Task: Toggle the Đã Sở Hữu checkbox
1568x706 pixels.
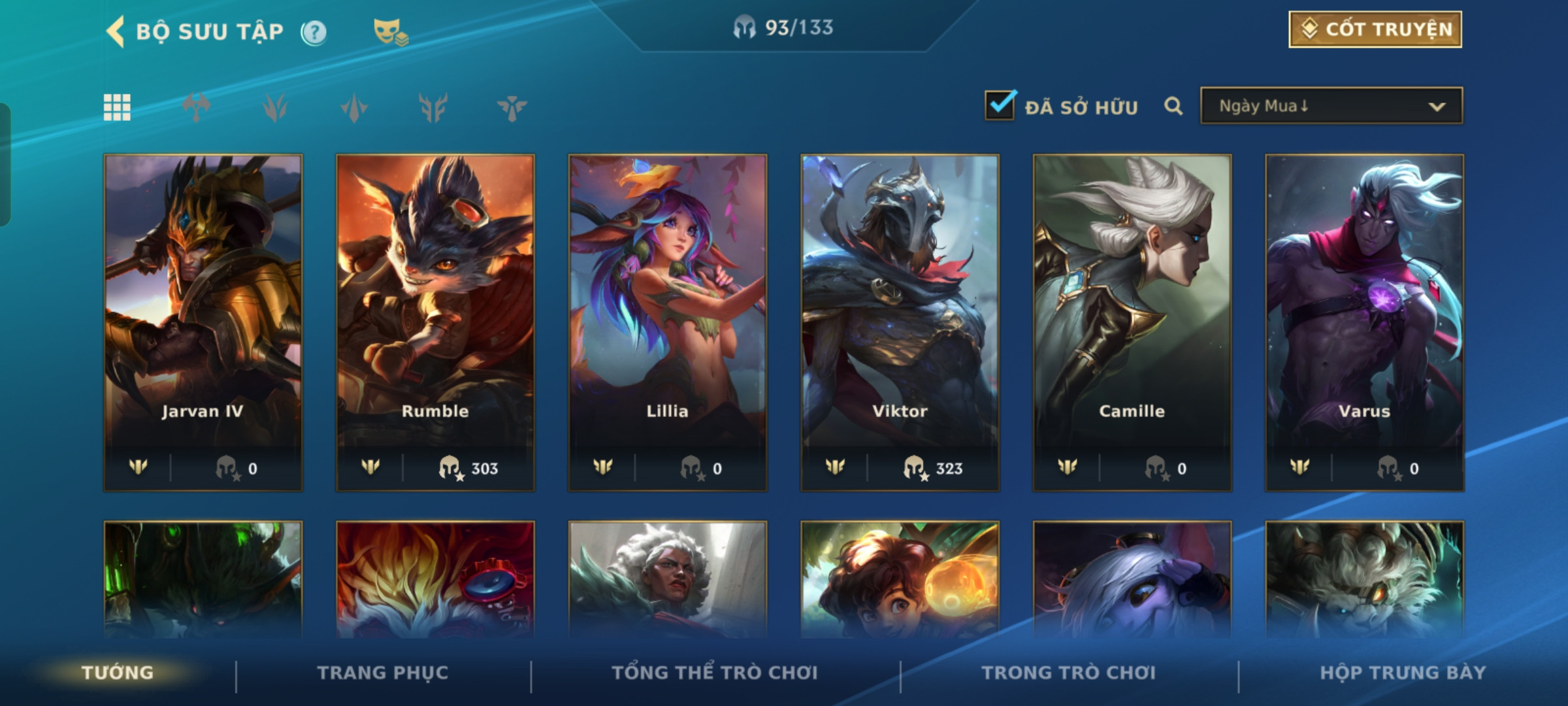Action: 1000,105
